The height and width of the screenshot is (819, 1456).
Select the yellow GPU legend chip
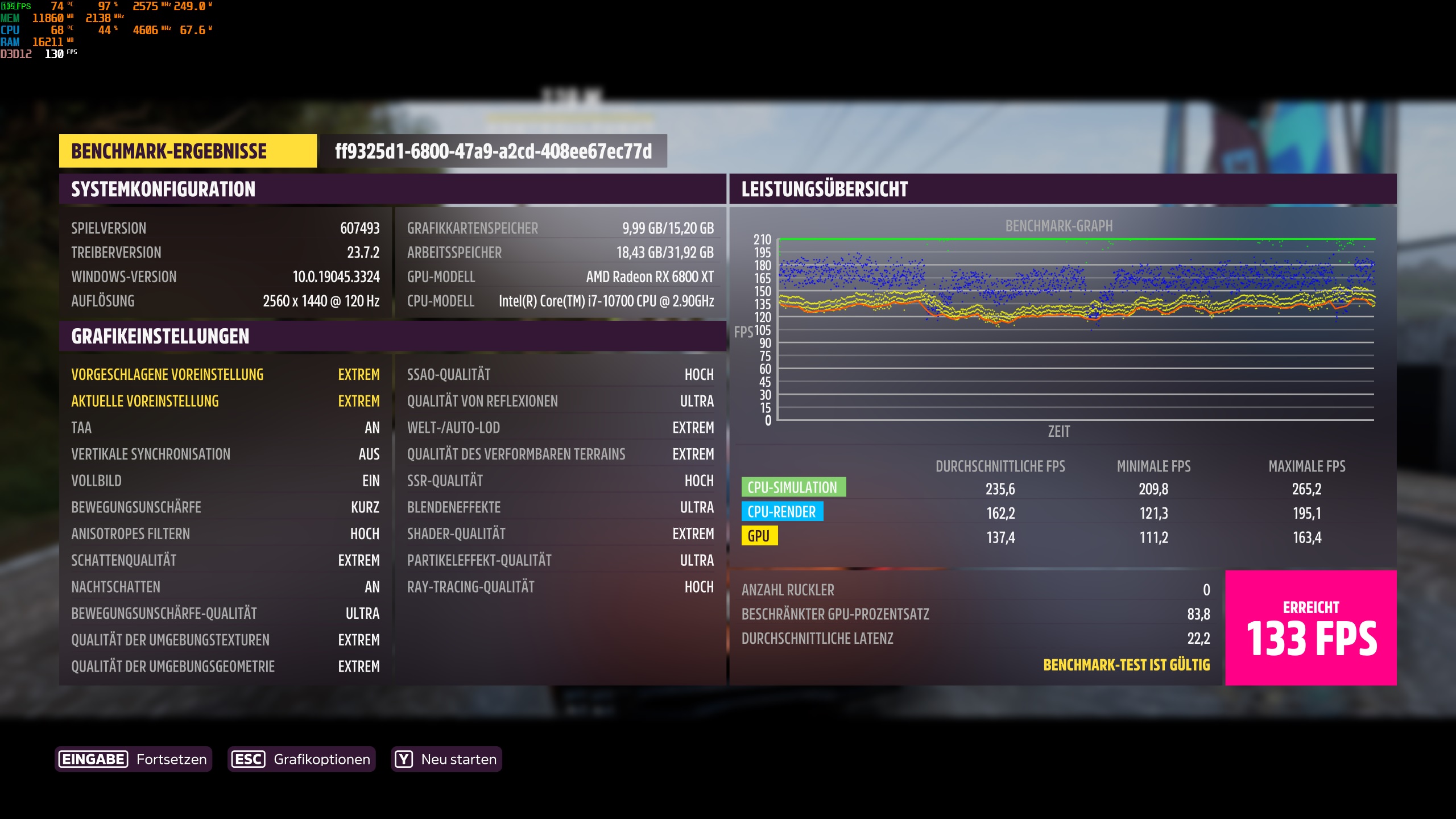(x=760, y=536)
